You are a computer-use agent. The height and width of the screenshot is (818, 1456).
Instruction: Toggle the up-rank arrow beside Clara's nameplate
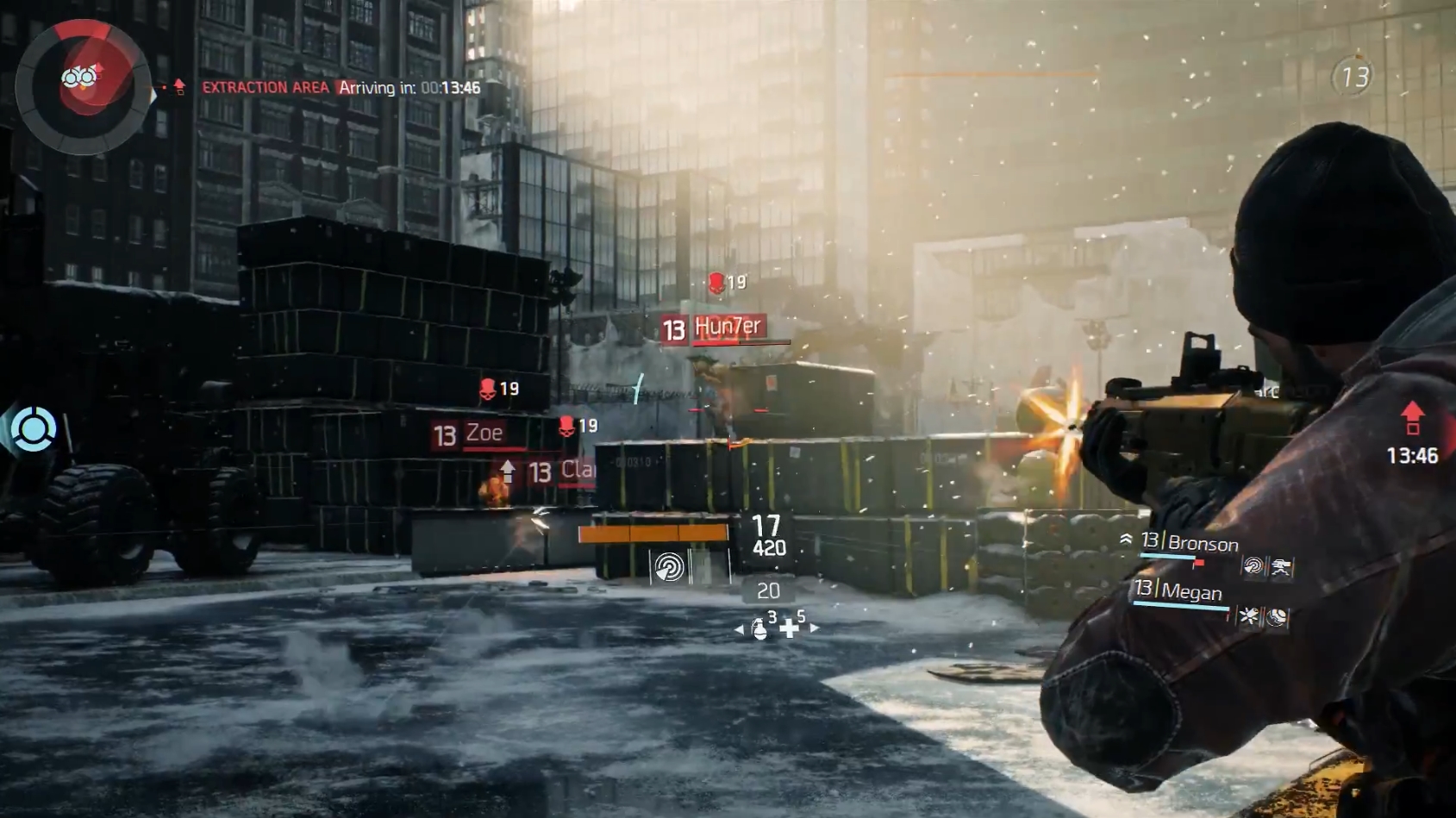[509, 470]
